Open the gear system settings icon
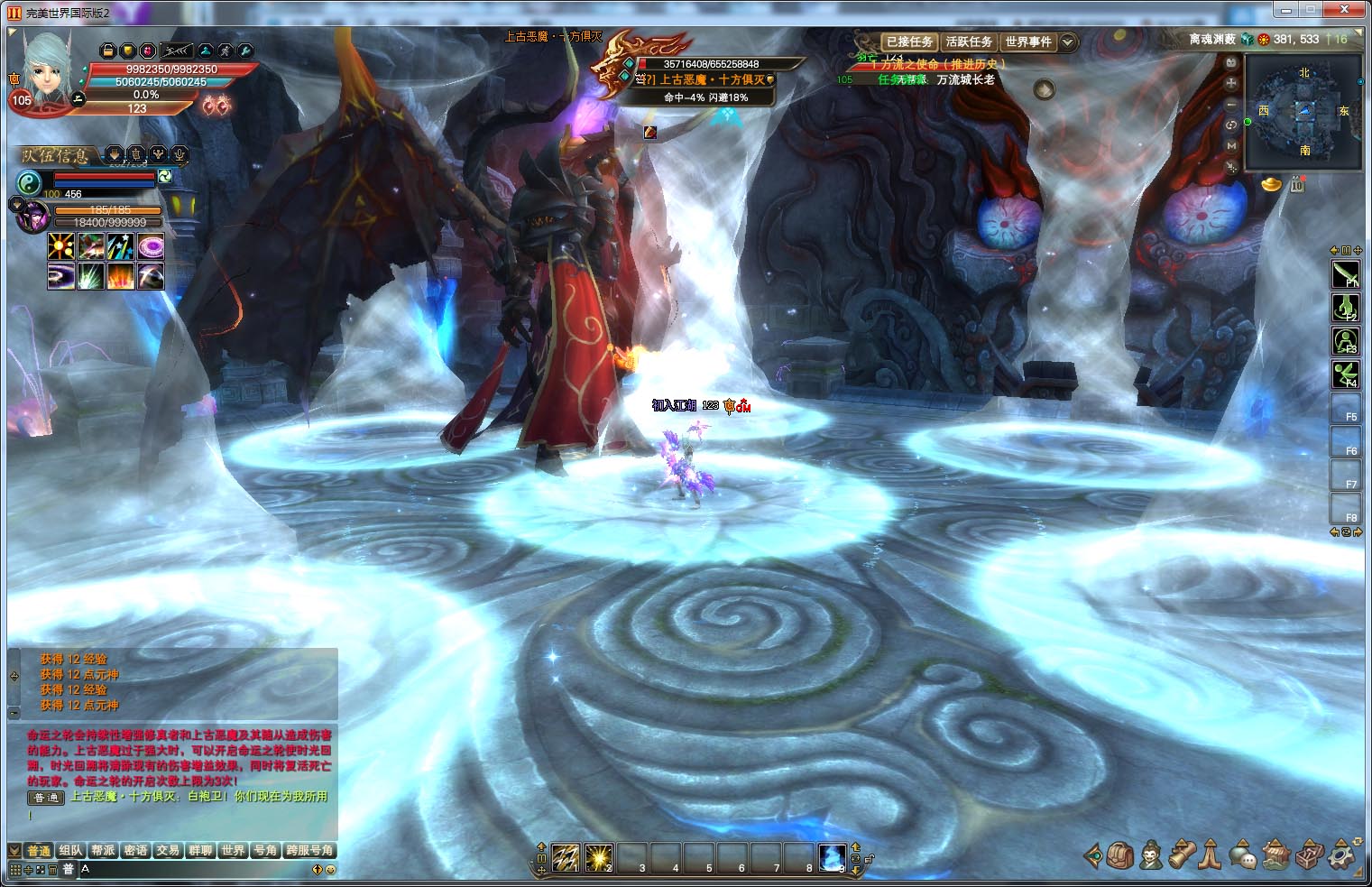The height and width of the screenshot is (887, 1372). (1342, 854)
